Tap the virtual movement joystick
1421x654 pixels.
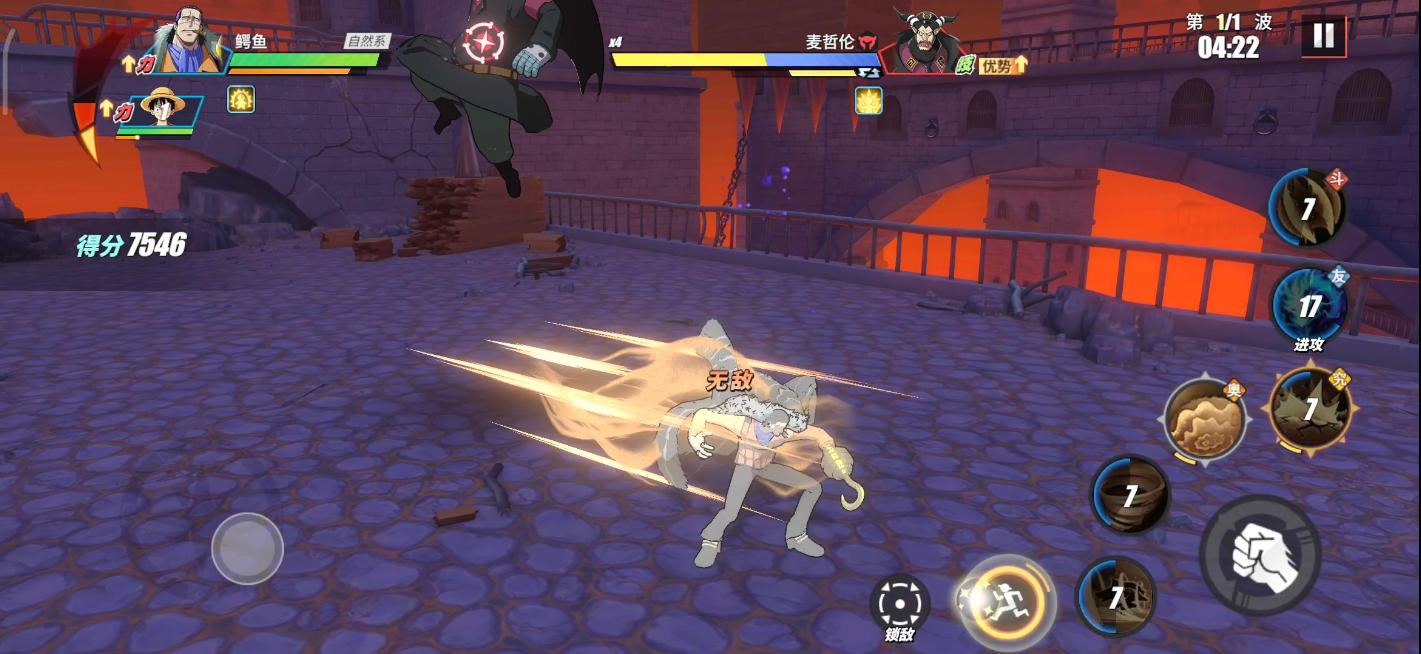pyautogui.click(x=247, y=548)
